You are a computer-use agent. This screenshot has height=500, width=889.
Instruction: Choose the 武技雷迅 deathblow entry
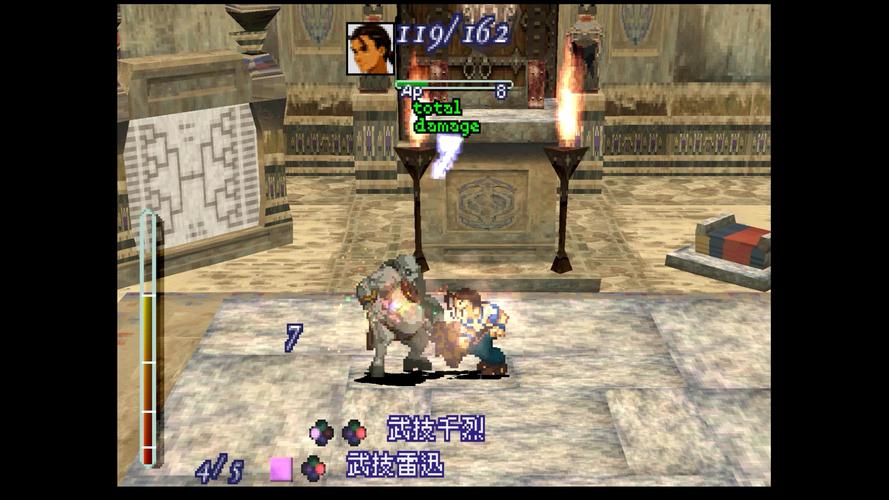point(395,466)
